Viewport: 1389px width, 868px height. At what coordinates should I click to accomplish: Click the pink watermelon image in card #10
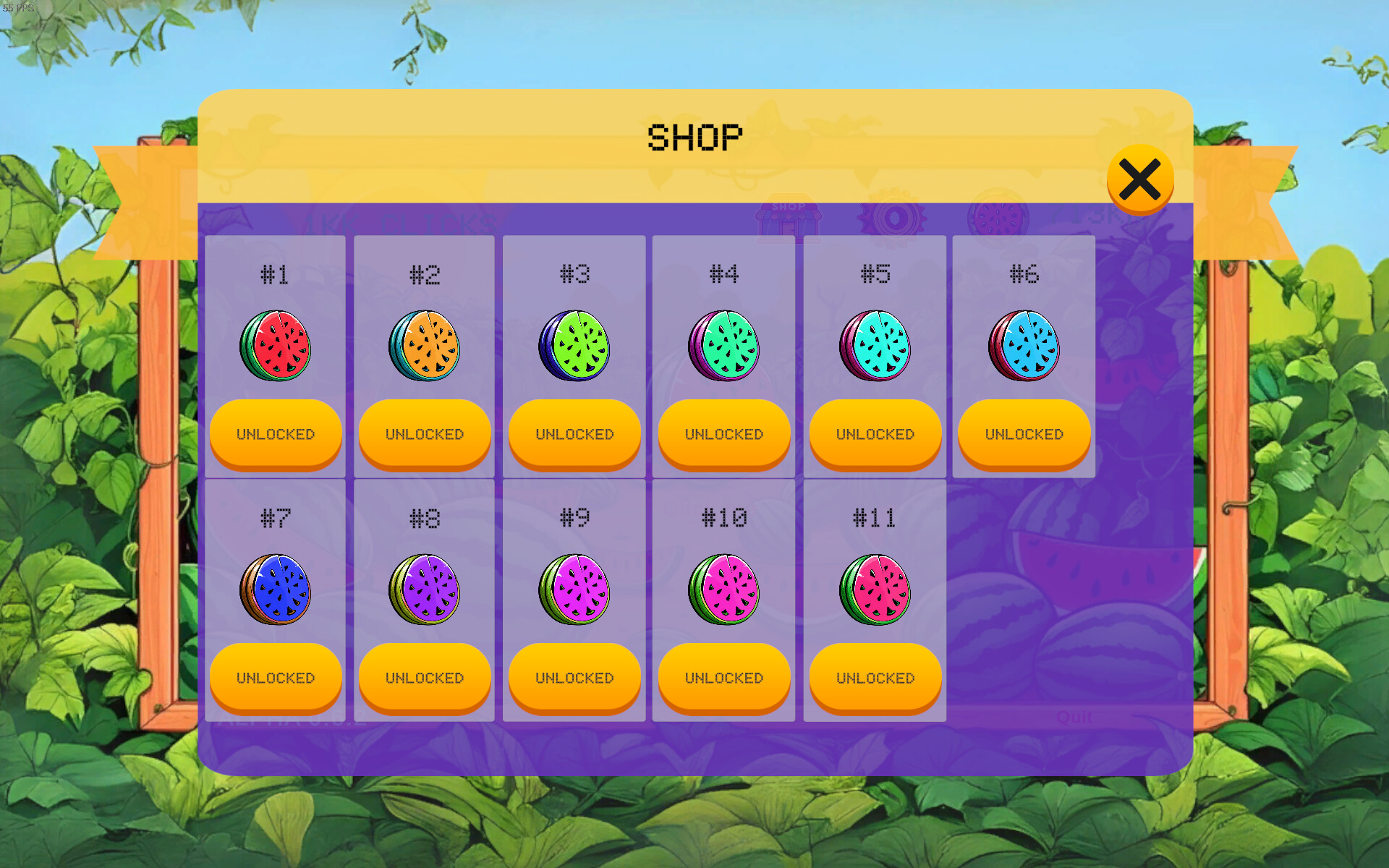[724, 590]
